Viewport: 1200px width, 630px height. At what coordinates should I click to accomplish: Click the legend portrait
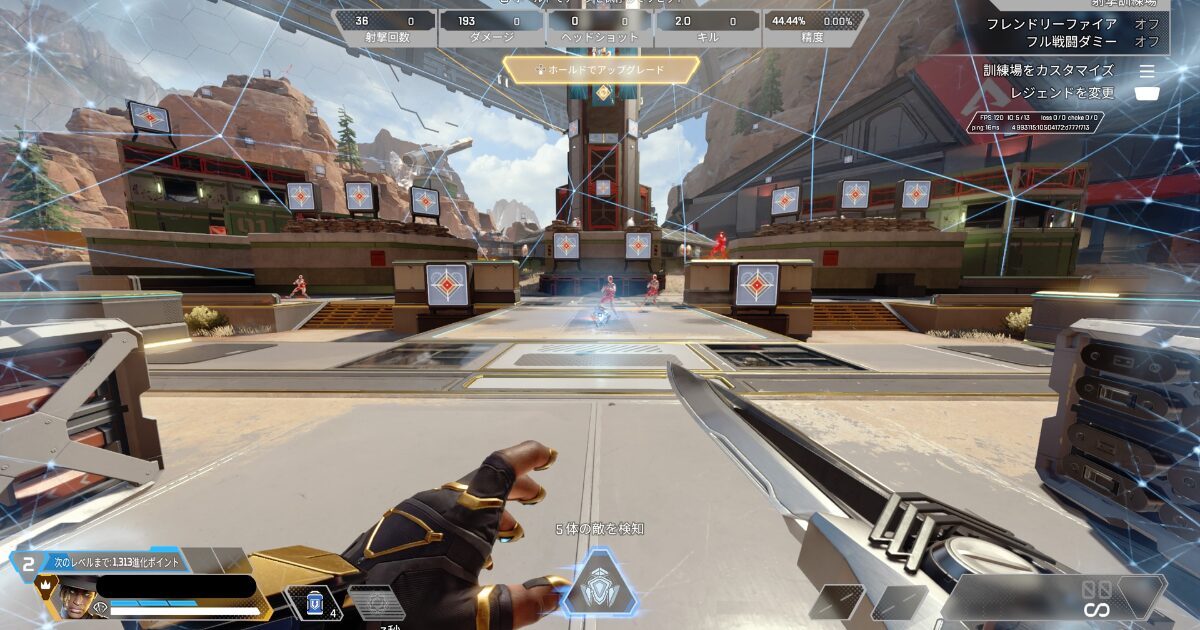71,598
